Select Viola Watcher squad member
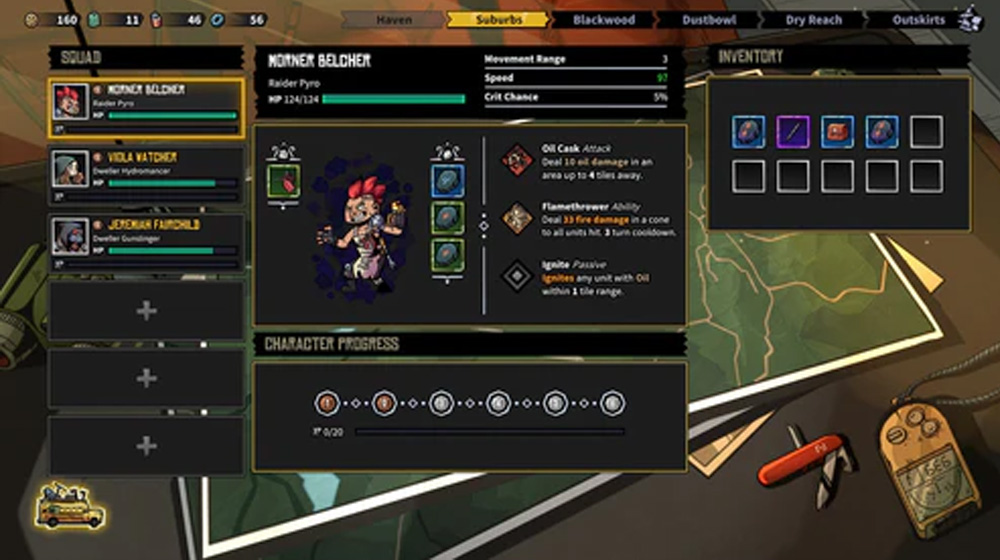Screen dimensions: 1000x560 tap(146, 175)
